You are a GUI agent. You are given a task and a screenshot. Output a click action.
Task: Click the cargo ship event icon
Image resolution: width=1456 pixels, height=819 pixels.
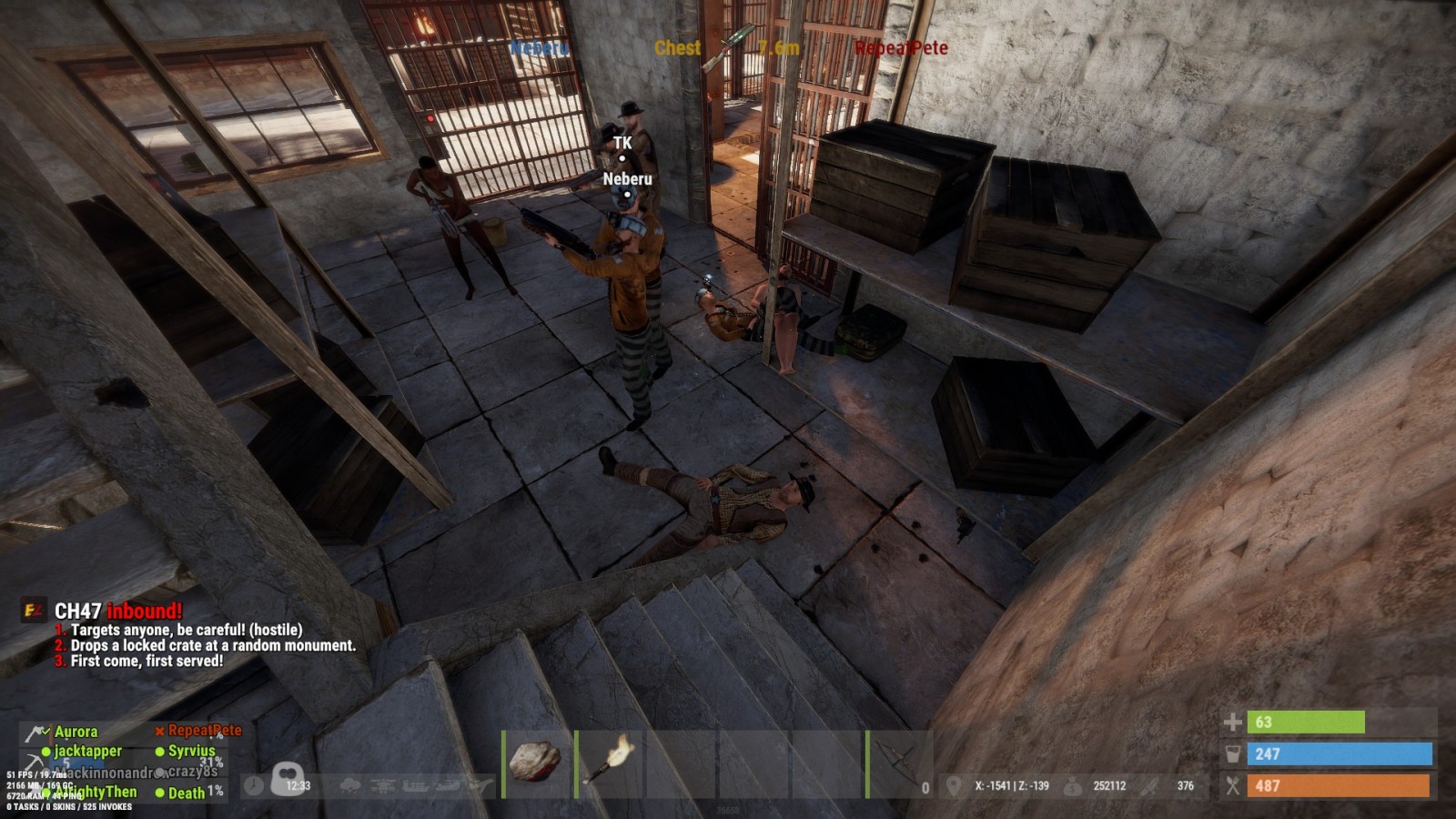pyautogui.click(x=414, y=785)
